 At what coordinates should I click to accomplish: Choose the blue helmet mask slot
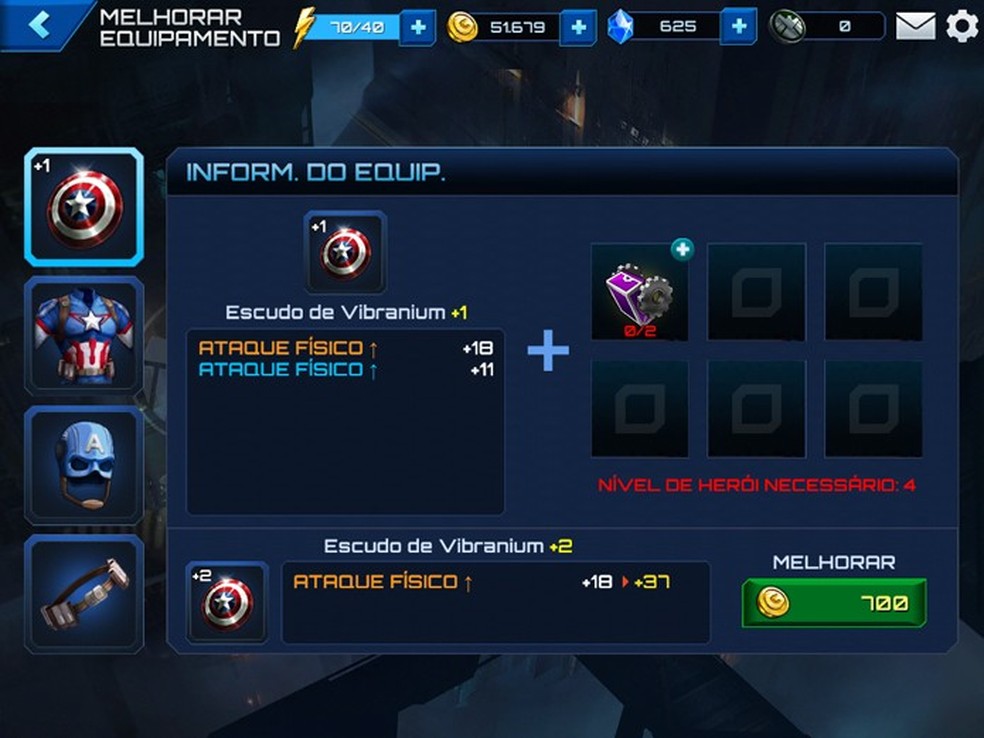coord(84,464)
